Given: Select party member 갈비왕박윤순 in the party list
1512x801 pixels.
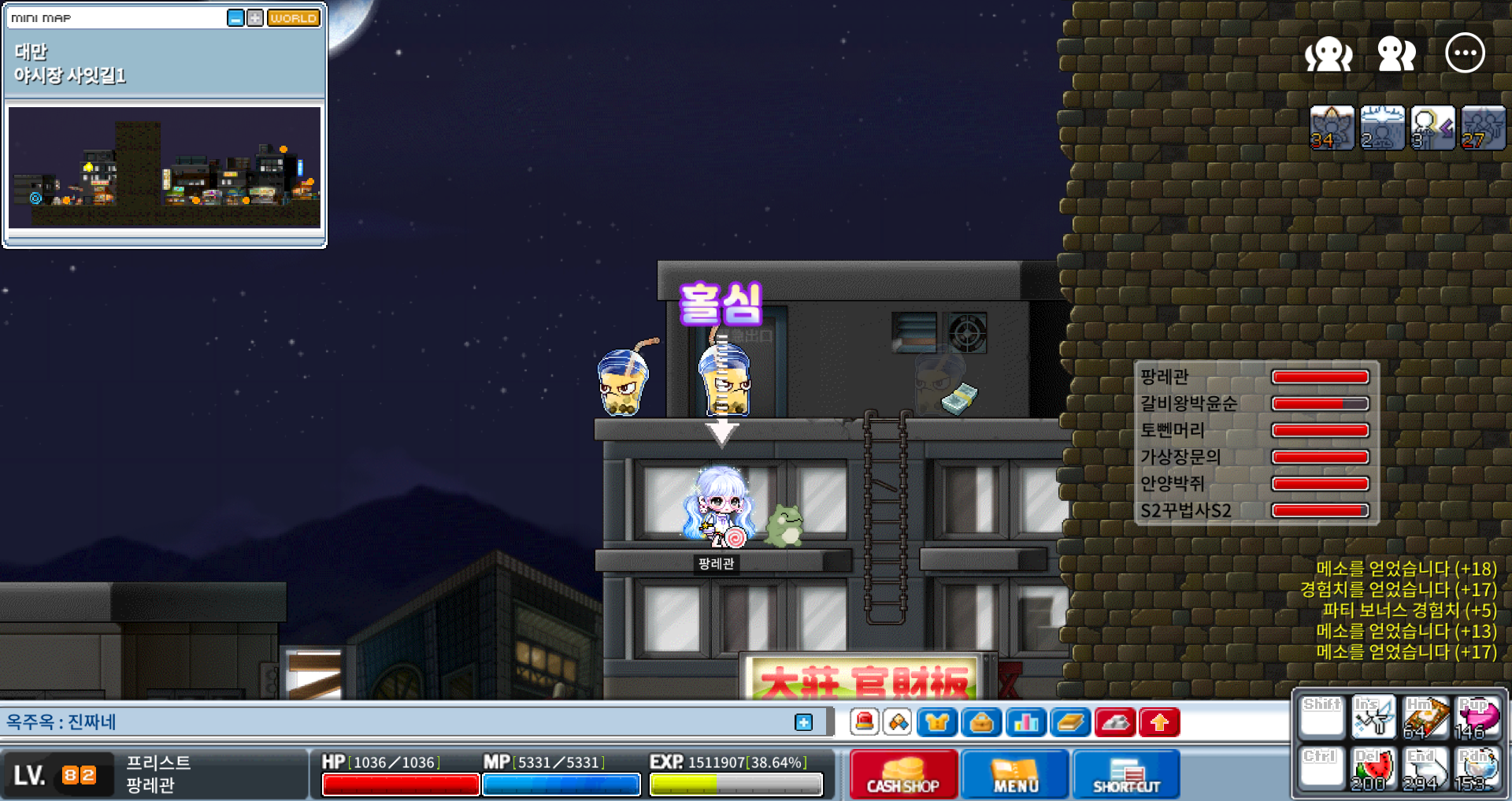Looking at the screenshot, I should coord(1189,404).
